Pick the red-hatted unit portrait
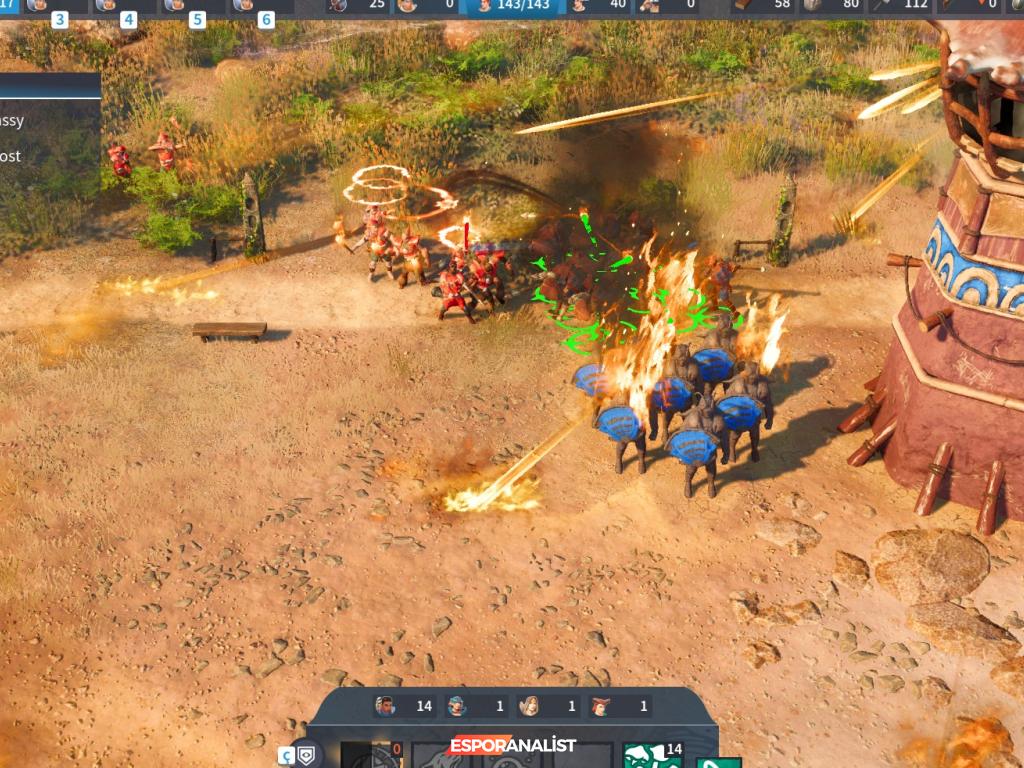 (x=601, y=706)
